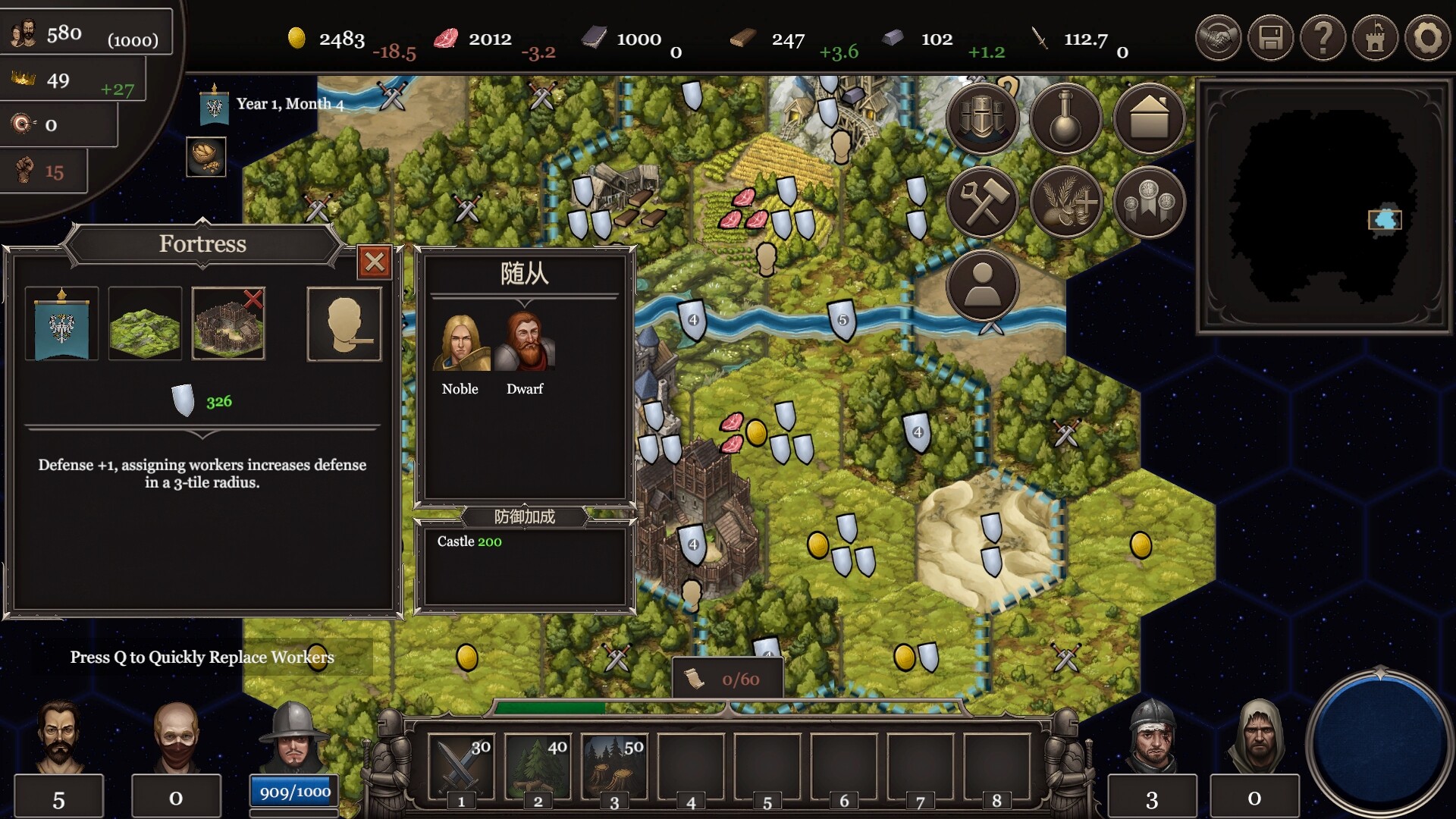1456x819 pixels.
Task: Open the gear settings button
Action: point(1427,37)
